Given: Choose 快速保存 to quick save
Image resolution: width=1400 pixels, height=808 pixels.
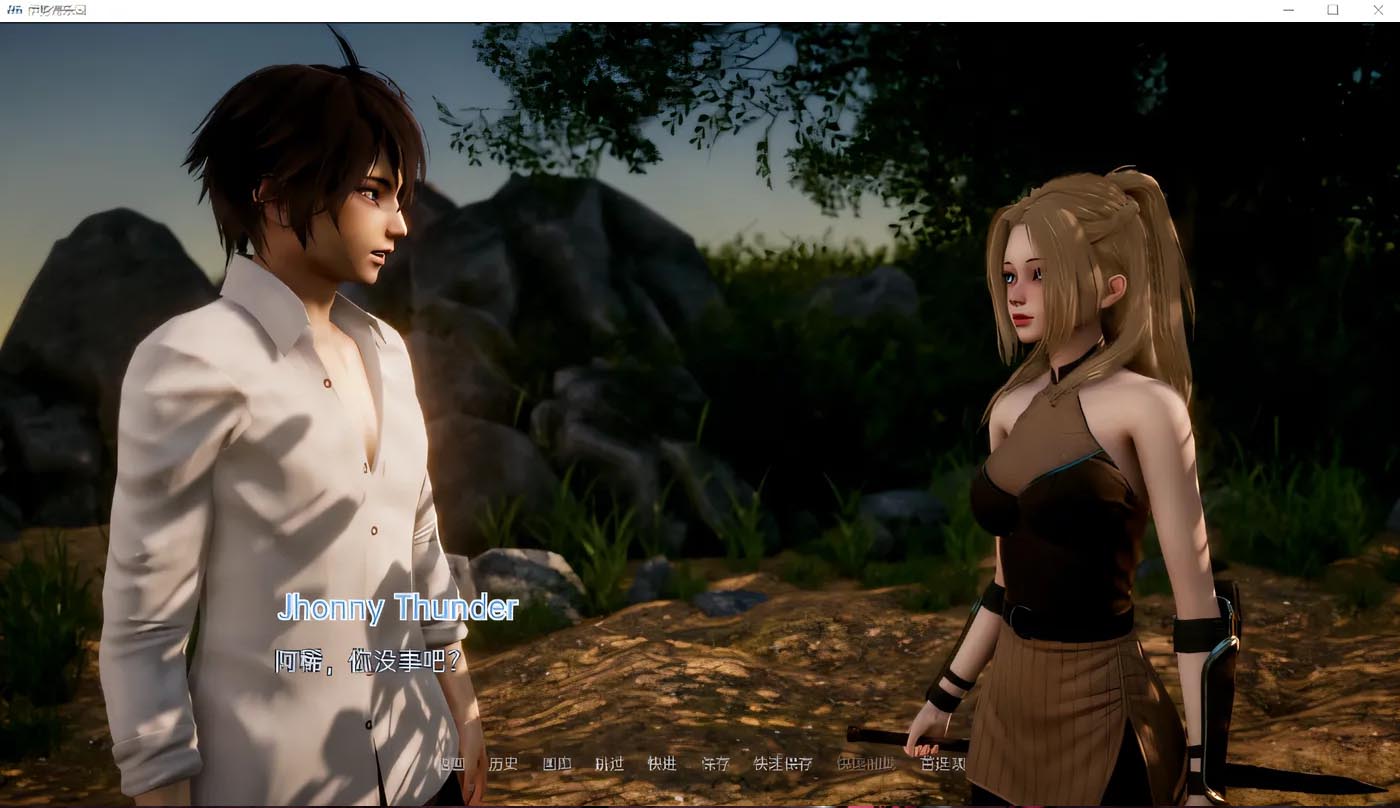Looking at the screenshot, I should pos(782,764).
